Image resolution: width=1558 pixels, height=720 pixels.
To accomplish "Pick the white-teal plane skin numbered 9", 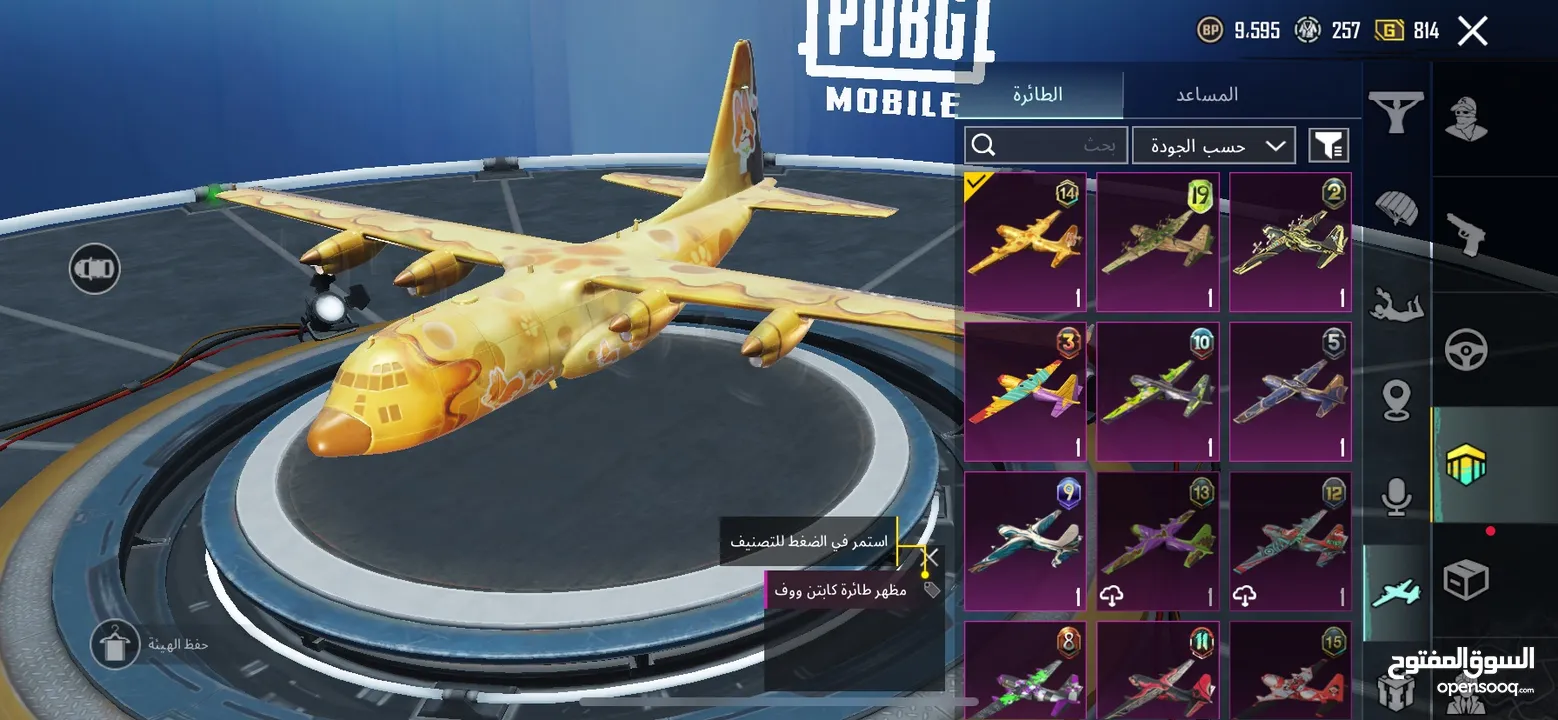I will point(1025,541).
